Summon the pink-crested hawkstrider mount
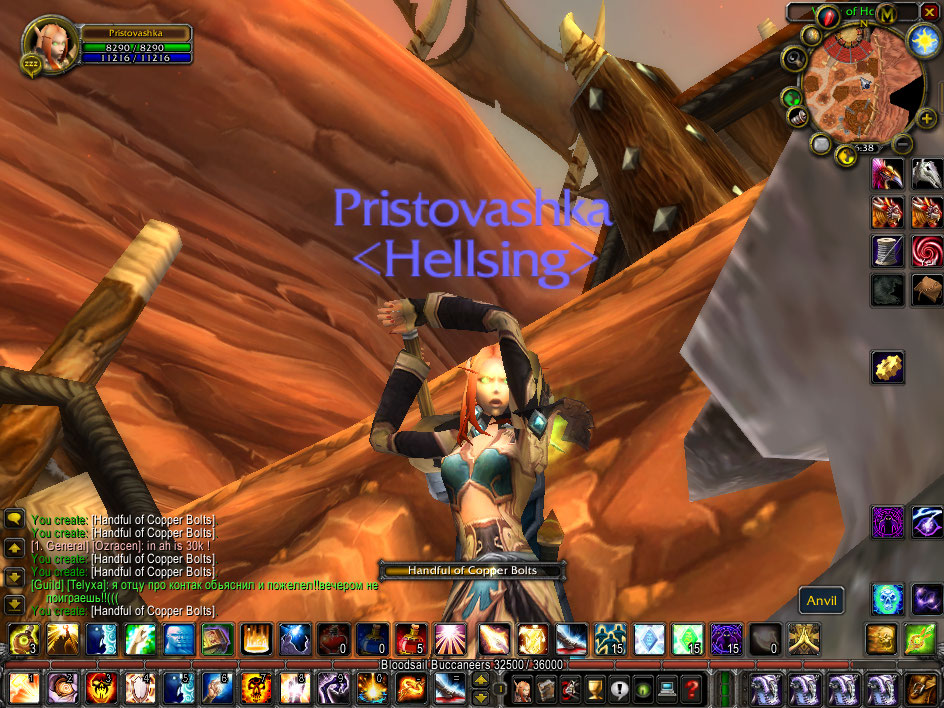The width and height of the screenshot is (944, 708). [887, 174]
